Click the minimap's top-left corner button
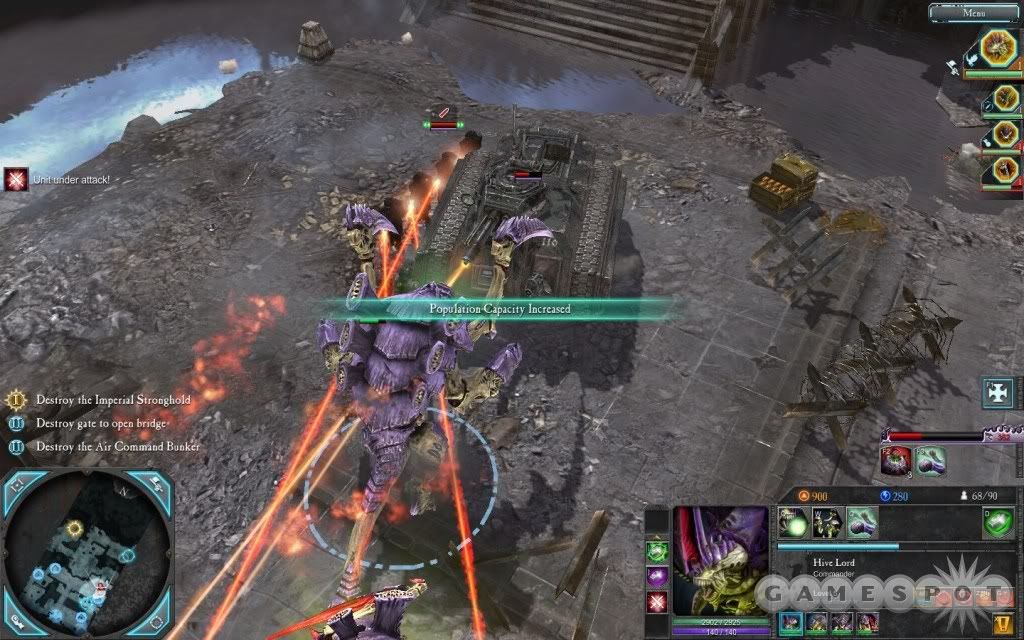This screenshot has height=640, width=1024. [x=20, y=486]
